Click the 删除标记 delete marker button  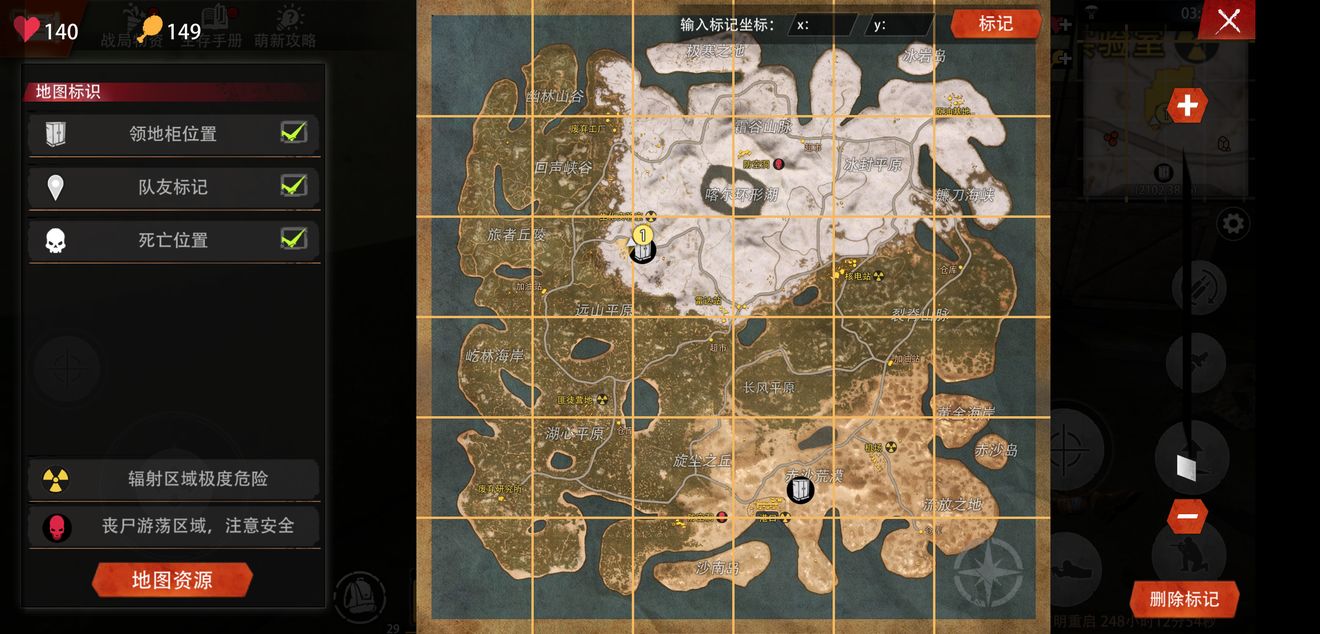click(1184, 599)
